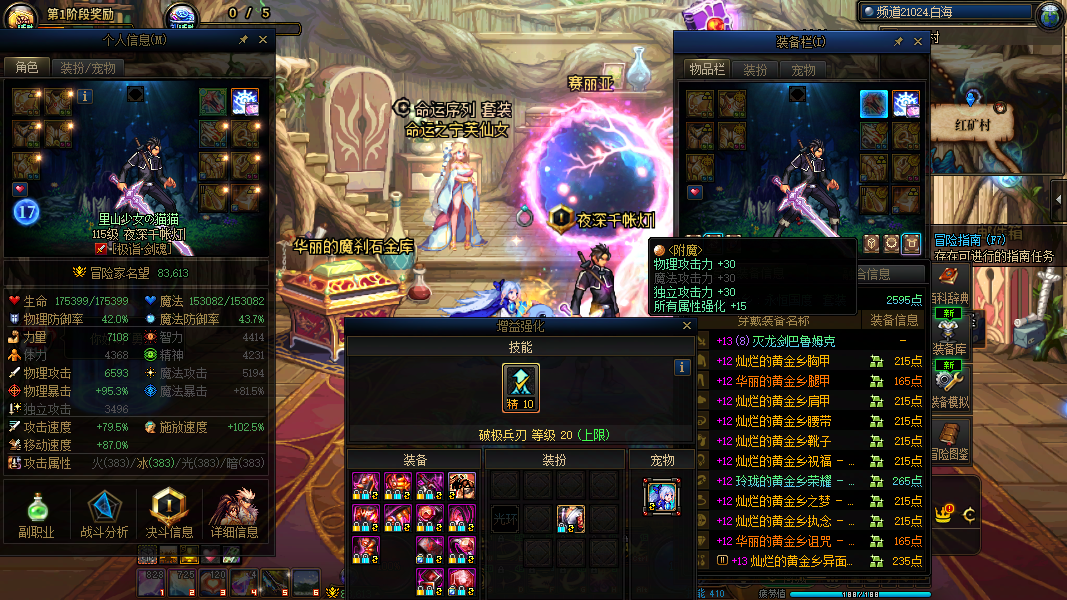Open the 副职业 sub-profession button
The image size is (1067, 600).
click(36, 515)
